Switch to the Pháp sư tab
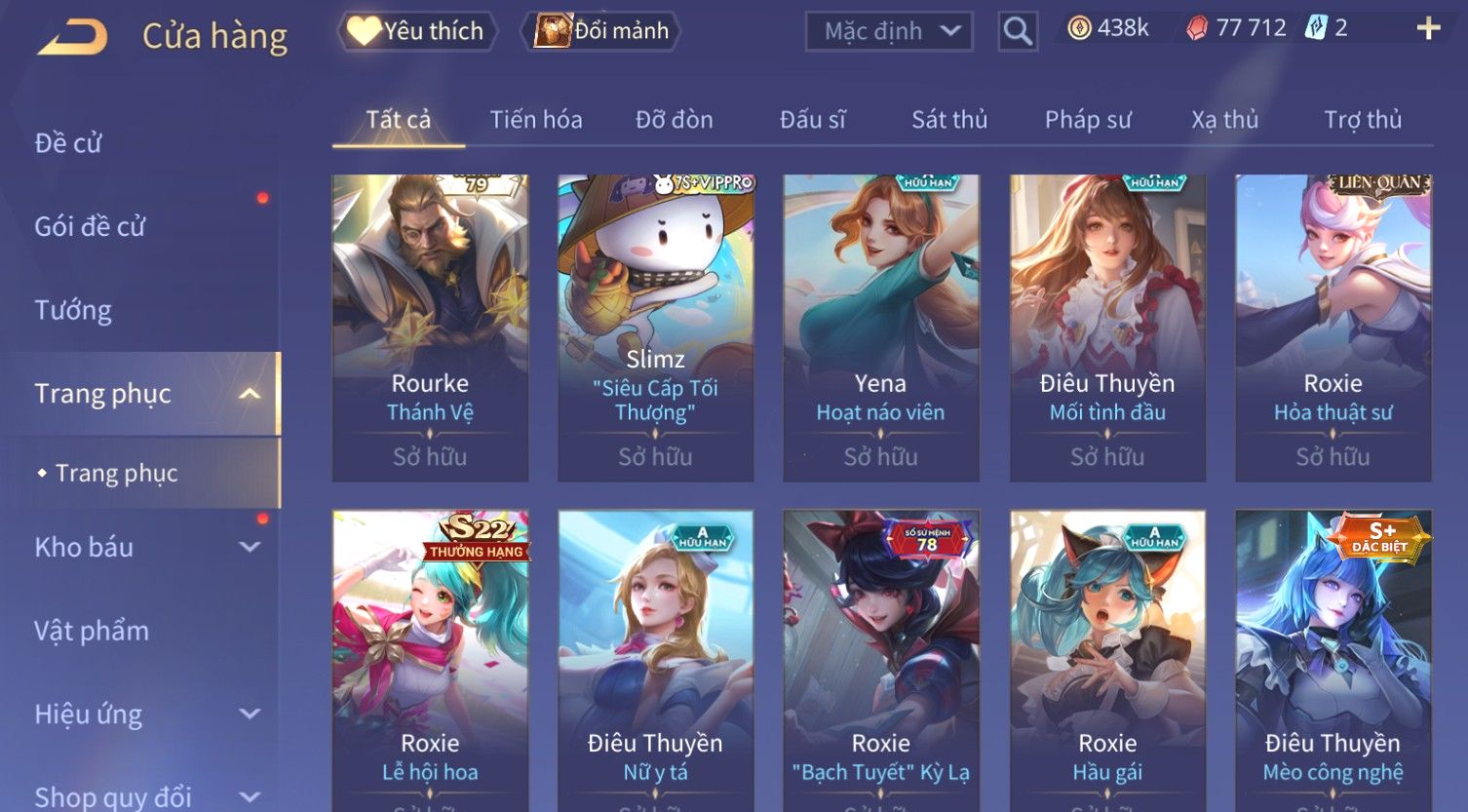The height and width of the screenshot is (812, 1468). [x=1088, y=120]
